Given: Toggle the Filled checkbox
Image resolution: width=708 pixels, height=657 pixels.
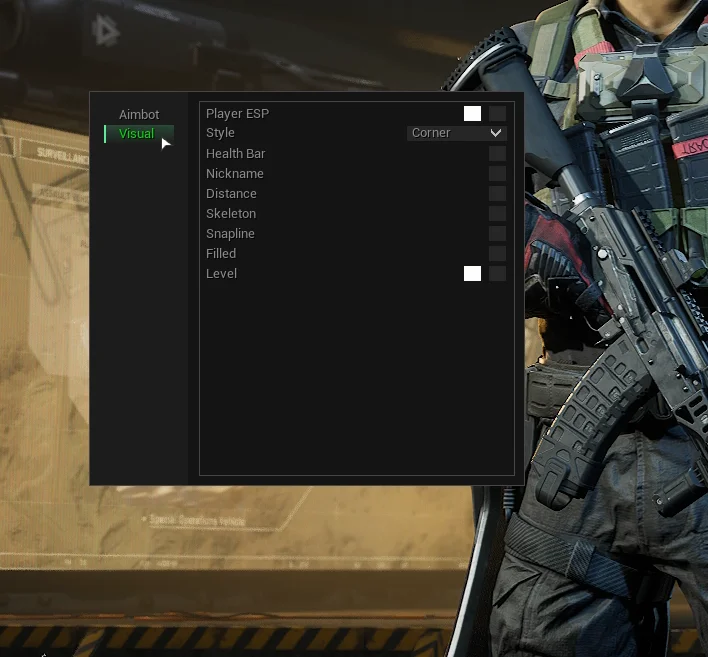Looking at the screenshot, I should 497,254.
